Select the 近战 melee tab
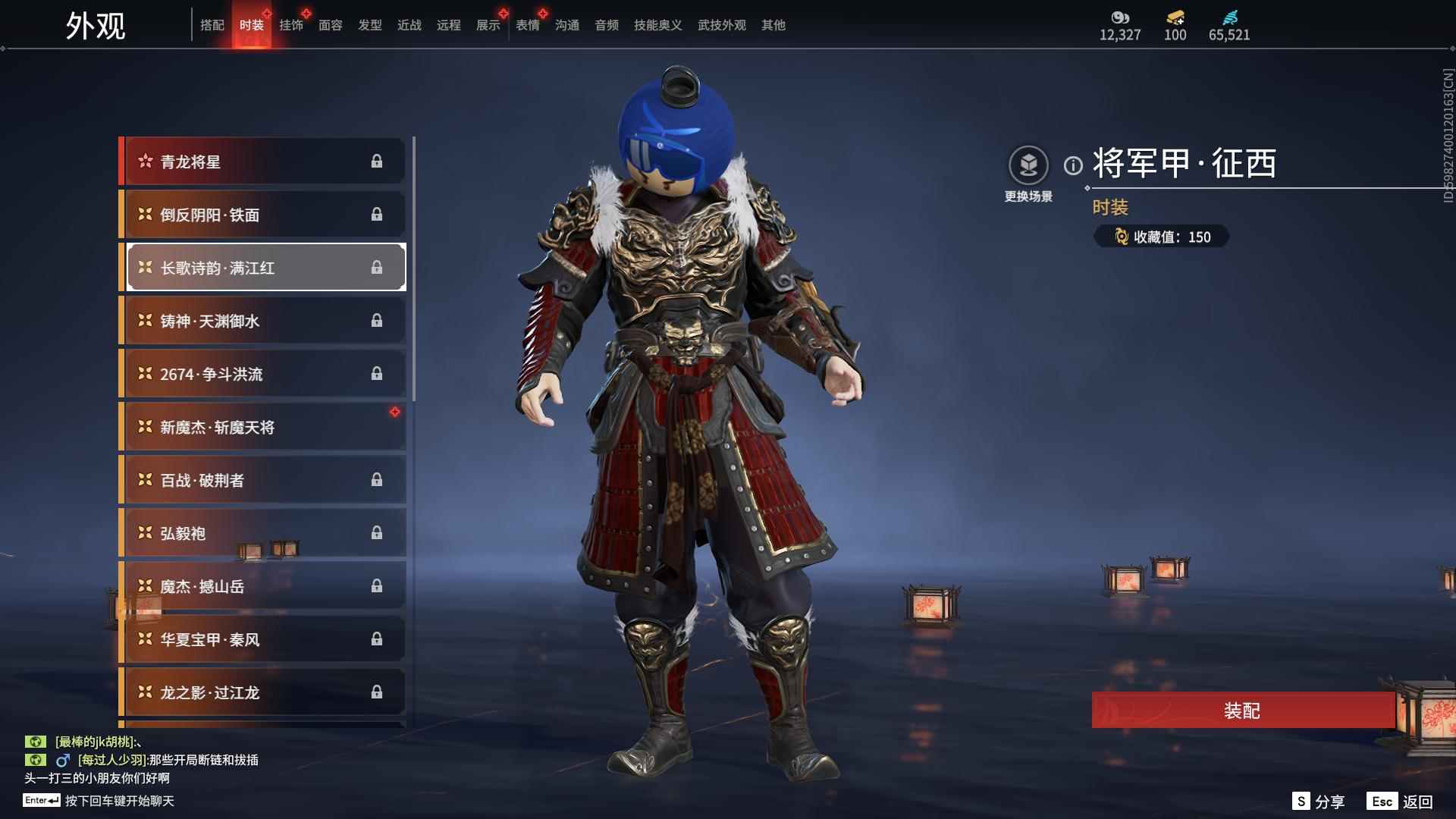This screenshot has width=1456, height=819. point(409,25)
